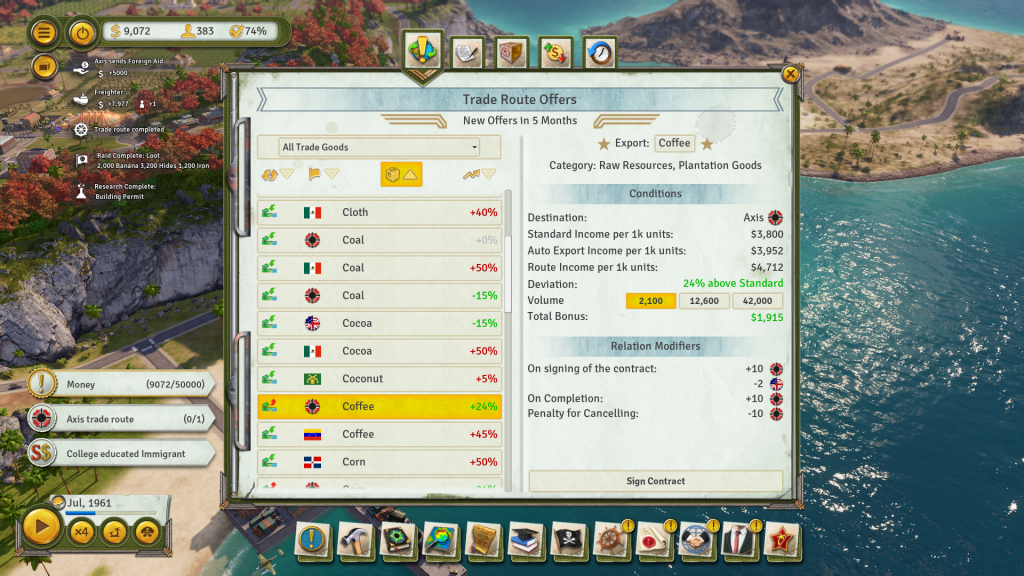1024x576 pixels.
Task: Open the All Trade Goods dropdown
Action: tap(368, 147)
